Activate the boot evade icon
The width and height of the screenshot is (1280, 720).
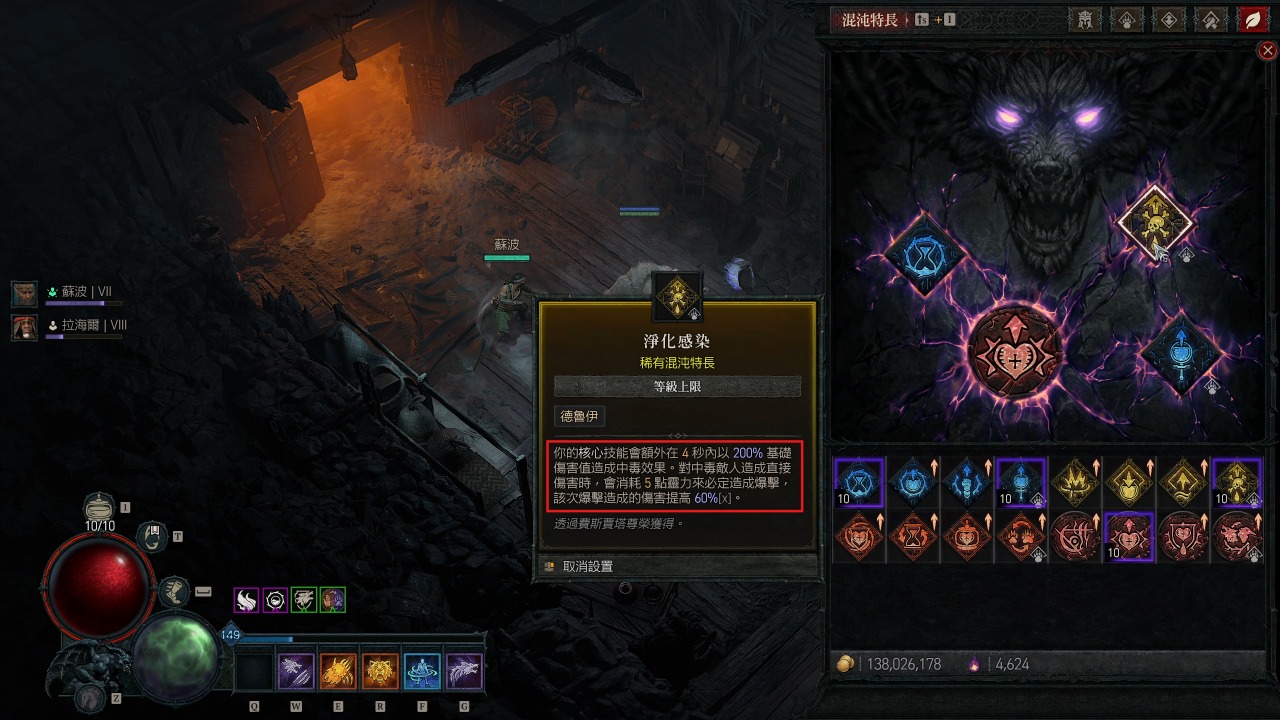coord(174,592)
